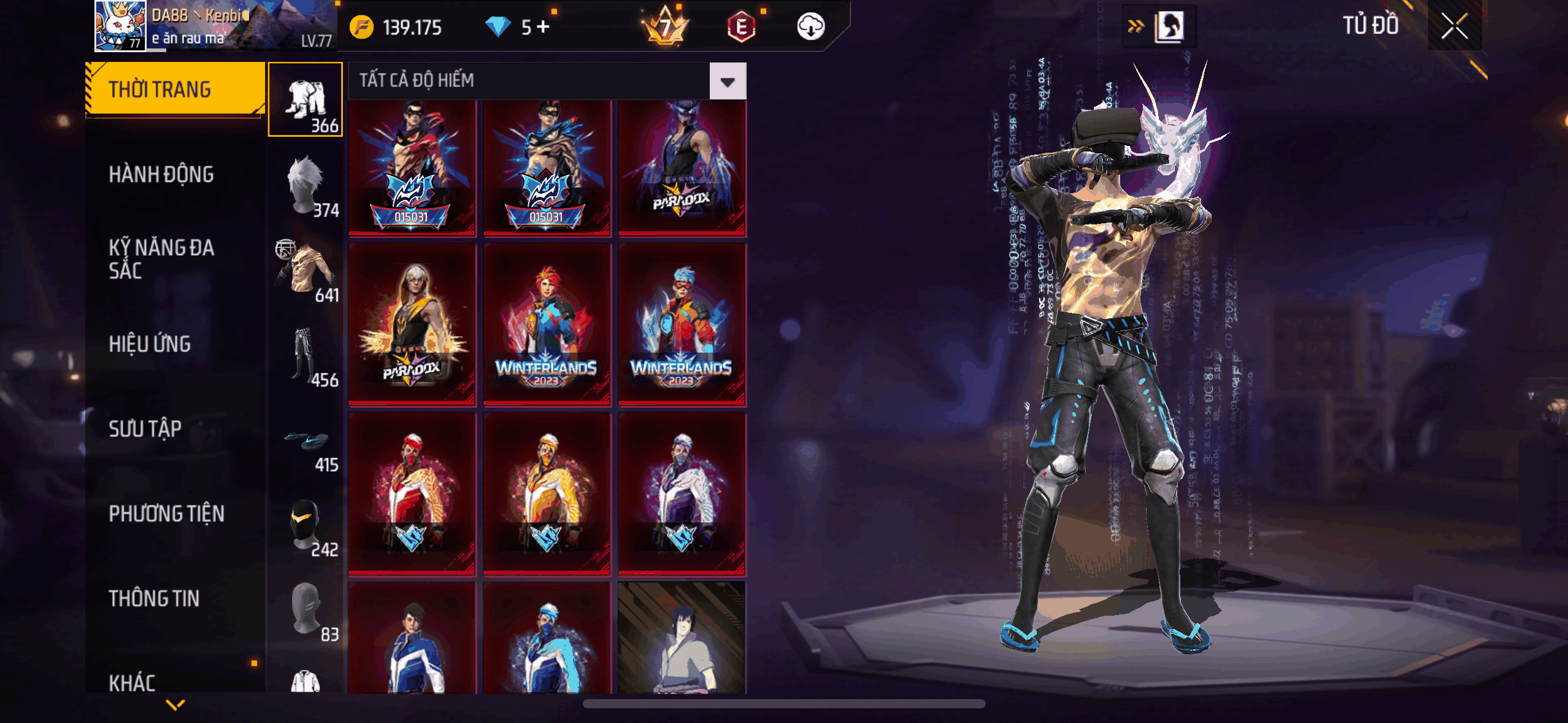1568x723 pixels.
Task: Open the TẤT CẢ ĐỘ HIẾM rarity dropdown
Action: (x=728, y=81)
